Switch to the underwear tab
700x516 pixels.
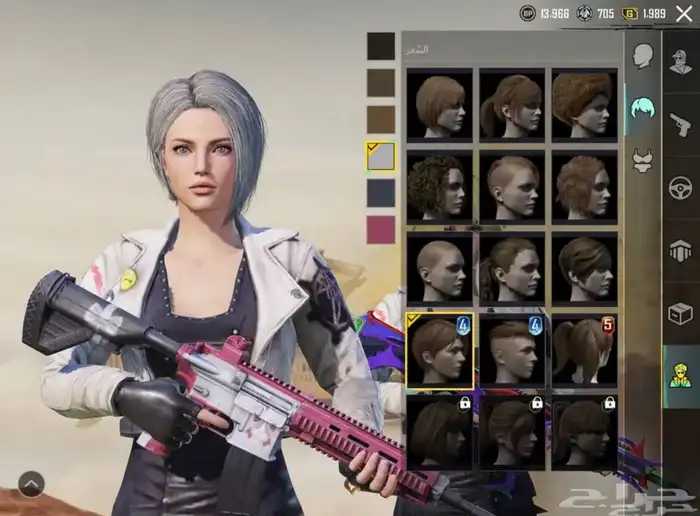[643, 160]
